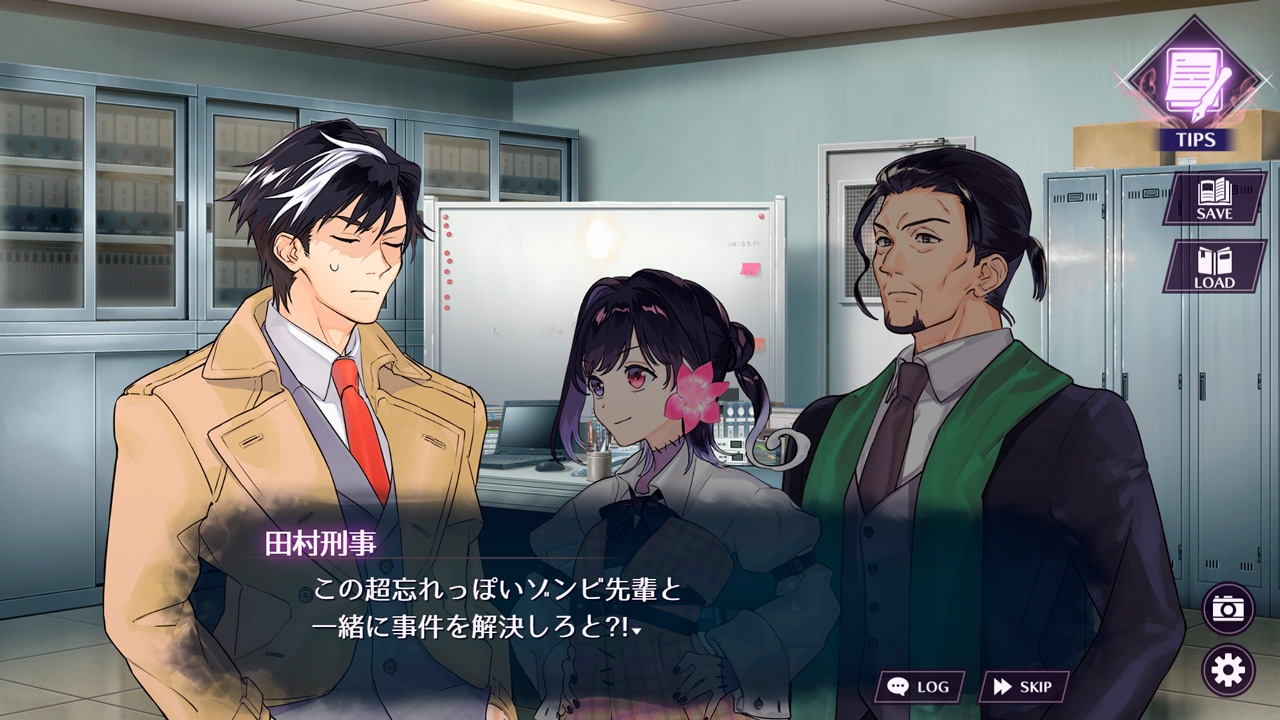Image resolution: width=1280 pixels, height=720 pixels.
Task: Open the SAVE menu
Action: 1214,197
